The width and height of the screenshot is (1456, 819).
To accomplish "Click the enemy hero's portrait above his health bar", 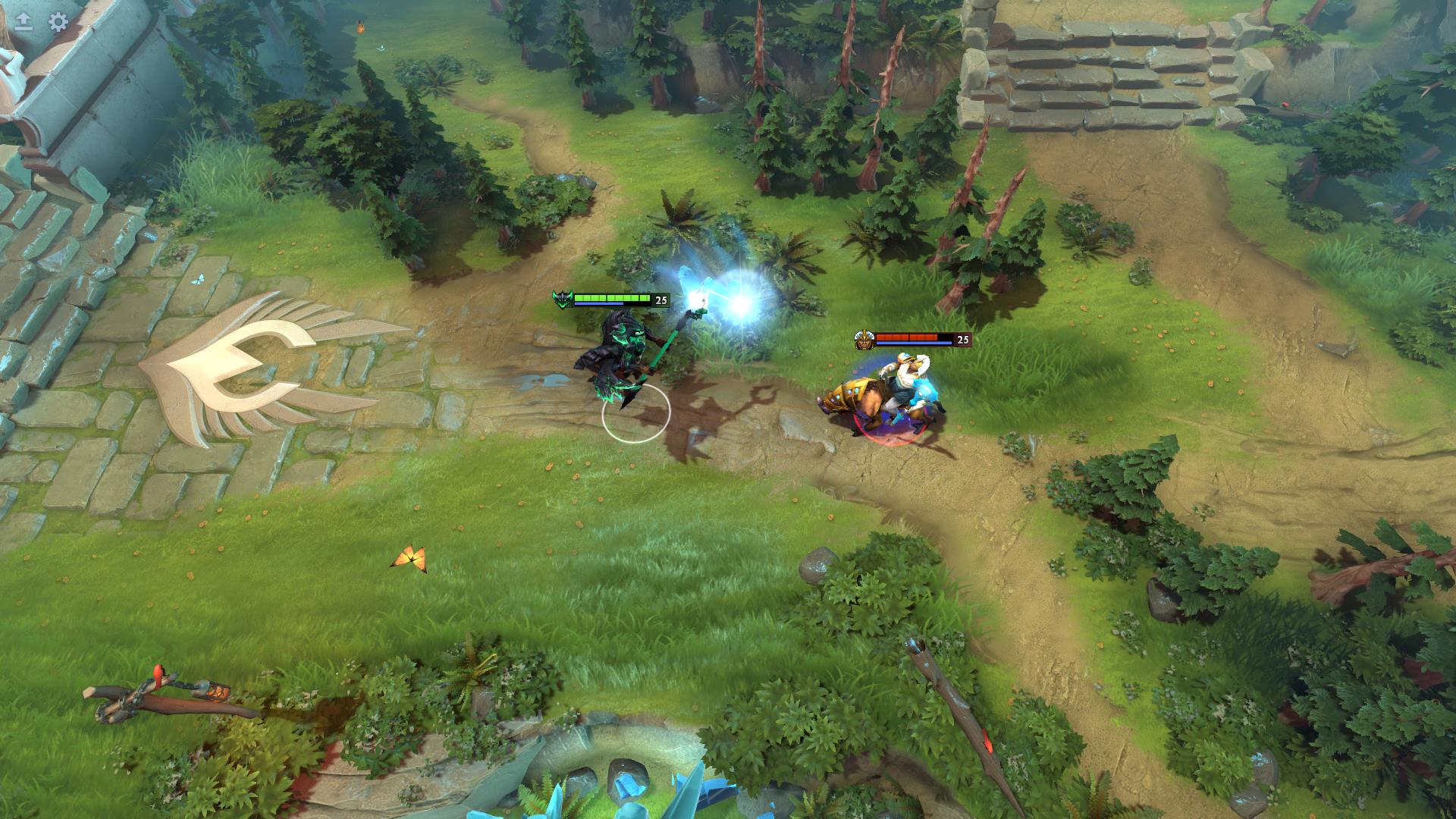I will click(x=864, y=339).
